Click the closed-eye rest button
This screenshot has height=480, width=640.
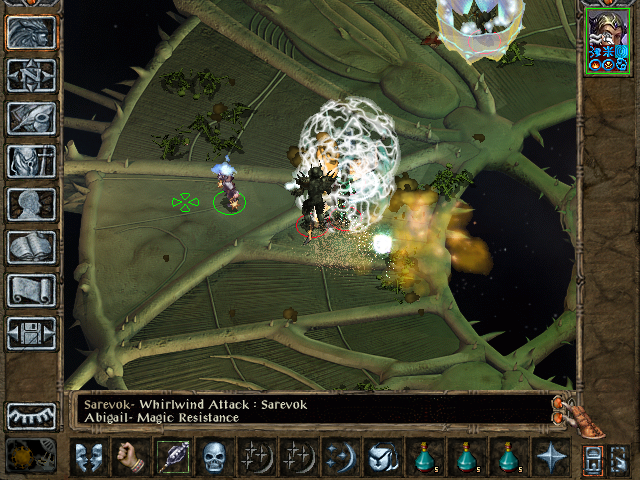click(x=31, y=416)
